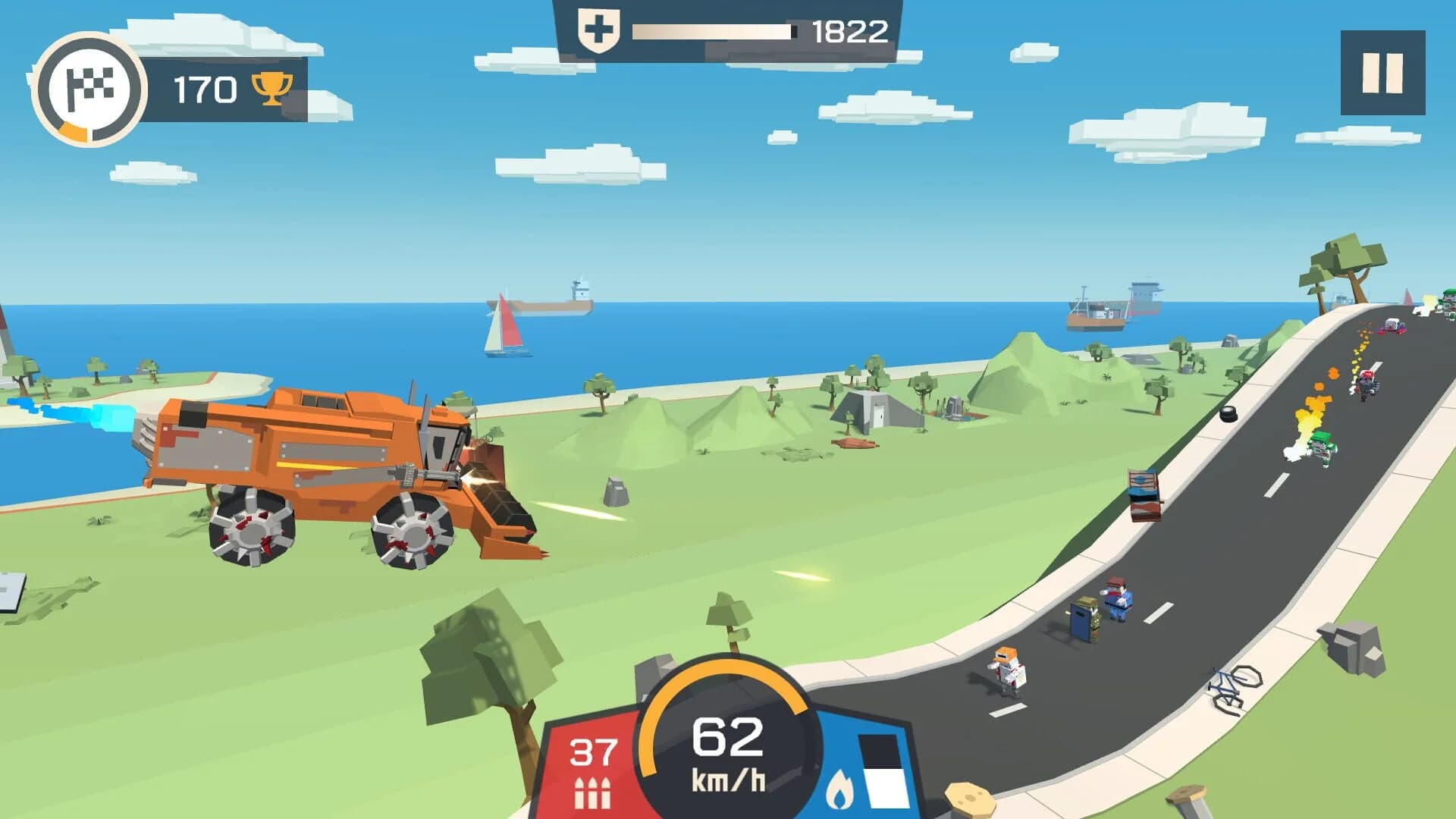This screenshot has height=819, width=1456.
Task: Open the race progress minimap with checkered flag
Action: [91, 83]
